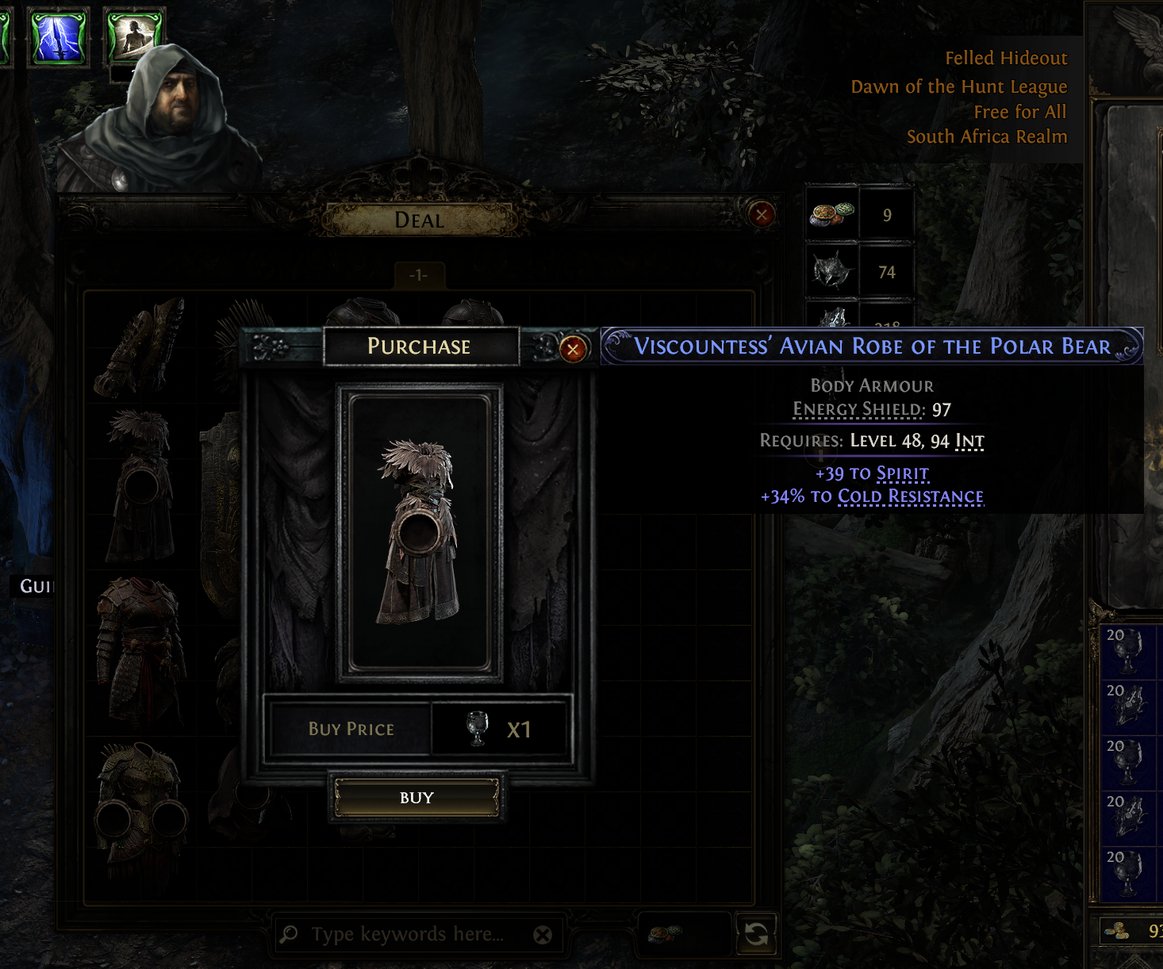Image resolution: width=1163 pixels, height=969 pixels.
Task: Confirm the purchase with the Buy button
Action: tap(416, 797)
